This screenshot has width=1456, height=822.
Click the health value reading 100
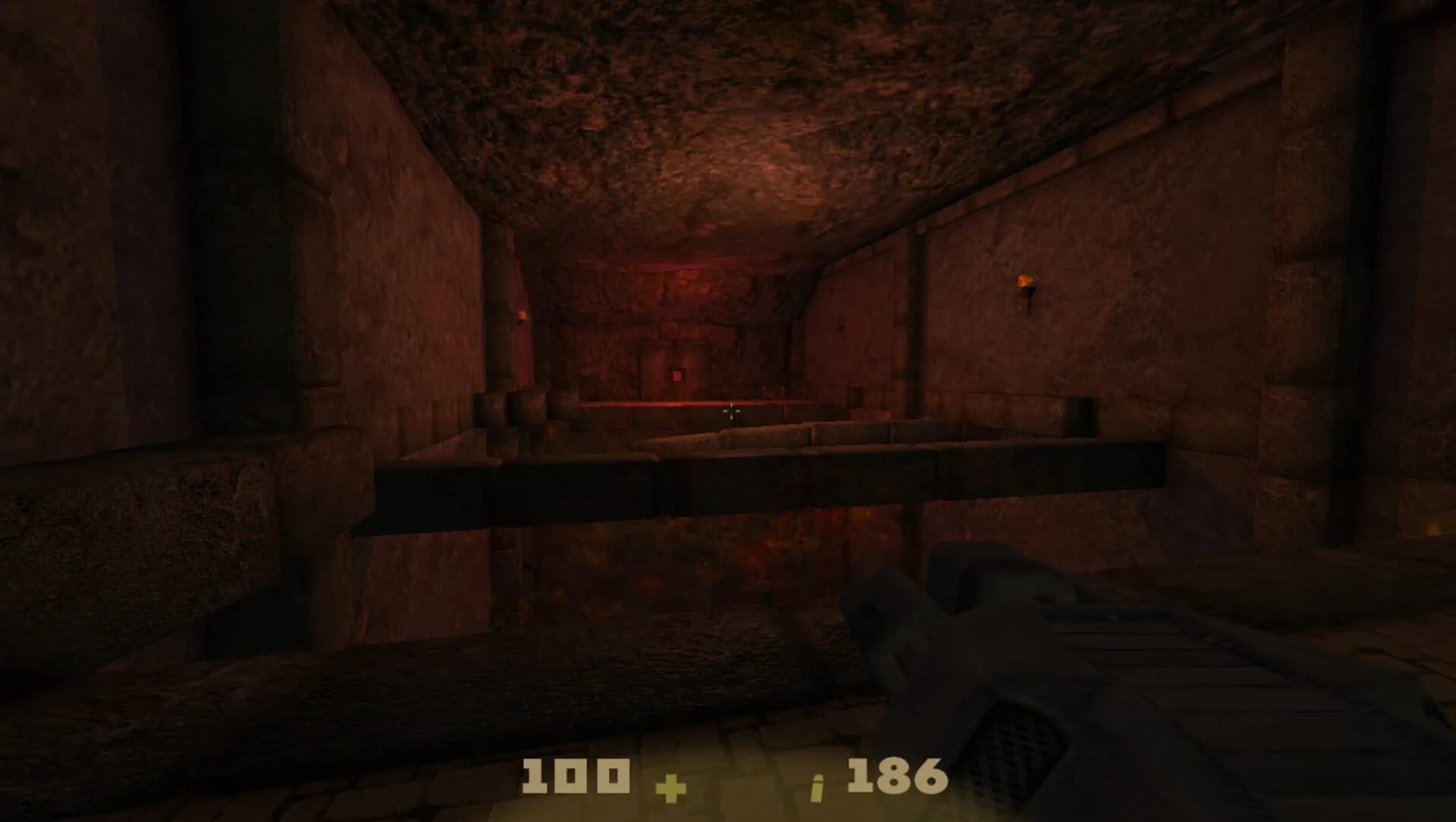coord(576,775)
